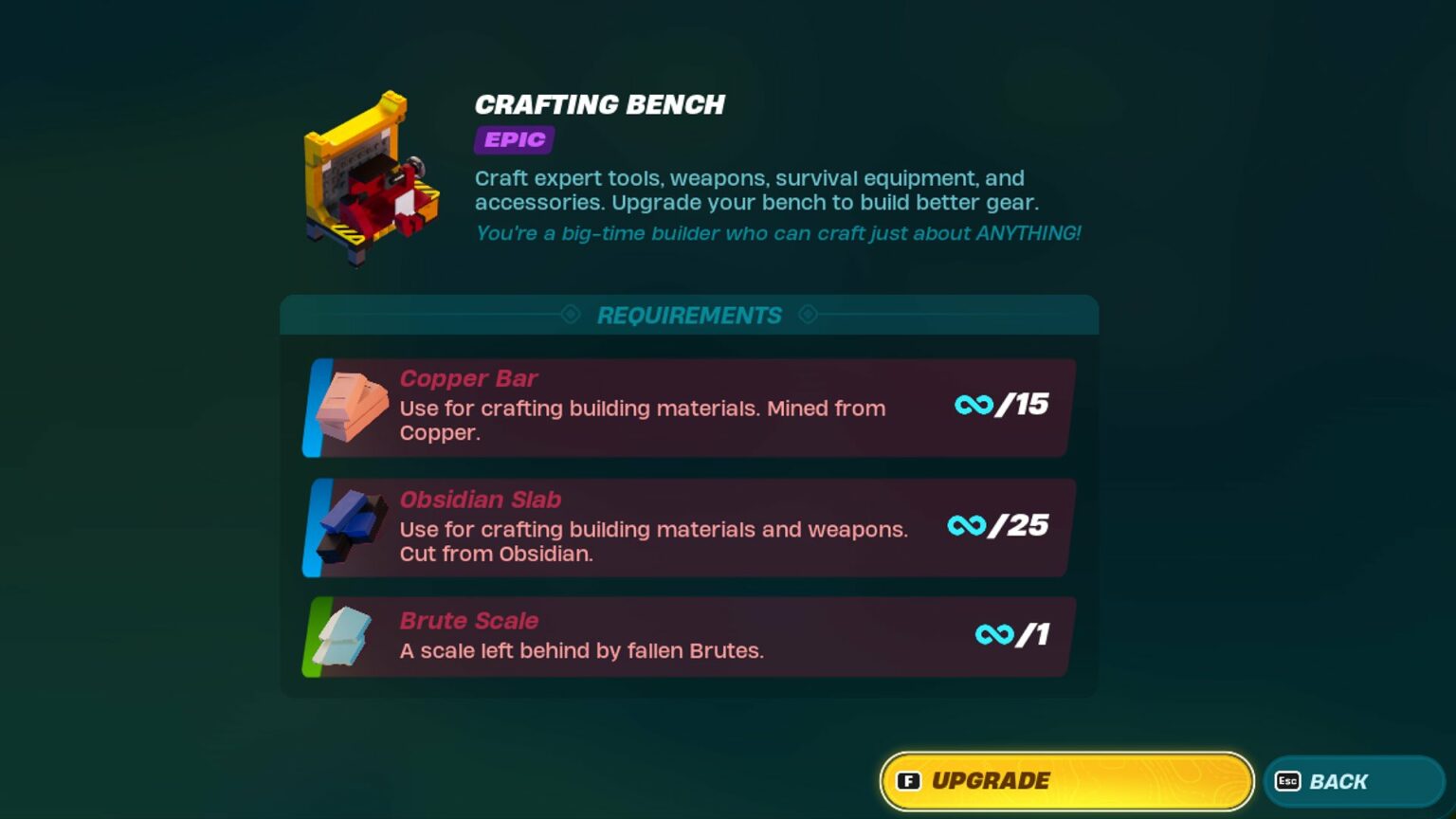Viewport: 1456px width, 819px height.
Task: Click the infinity symbol next to /25
Action: 968,526
